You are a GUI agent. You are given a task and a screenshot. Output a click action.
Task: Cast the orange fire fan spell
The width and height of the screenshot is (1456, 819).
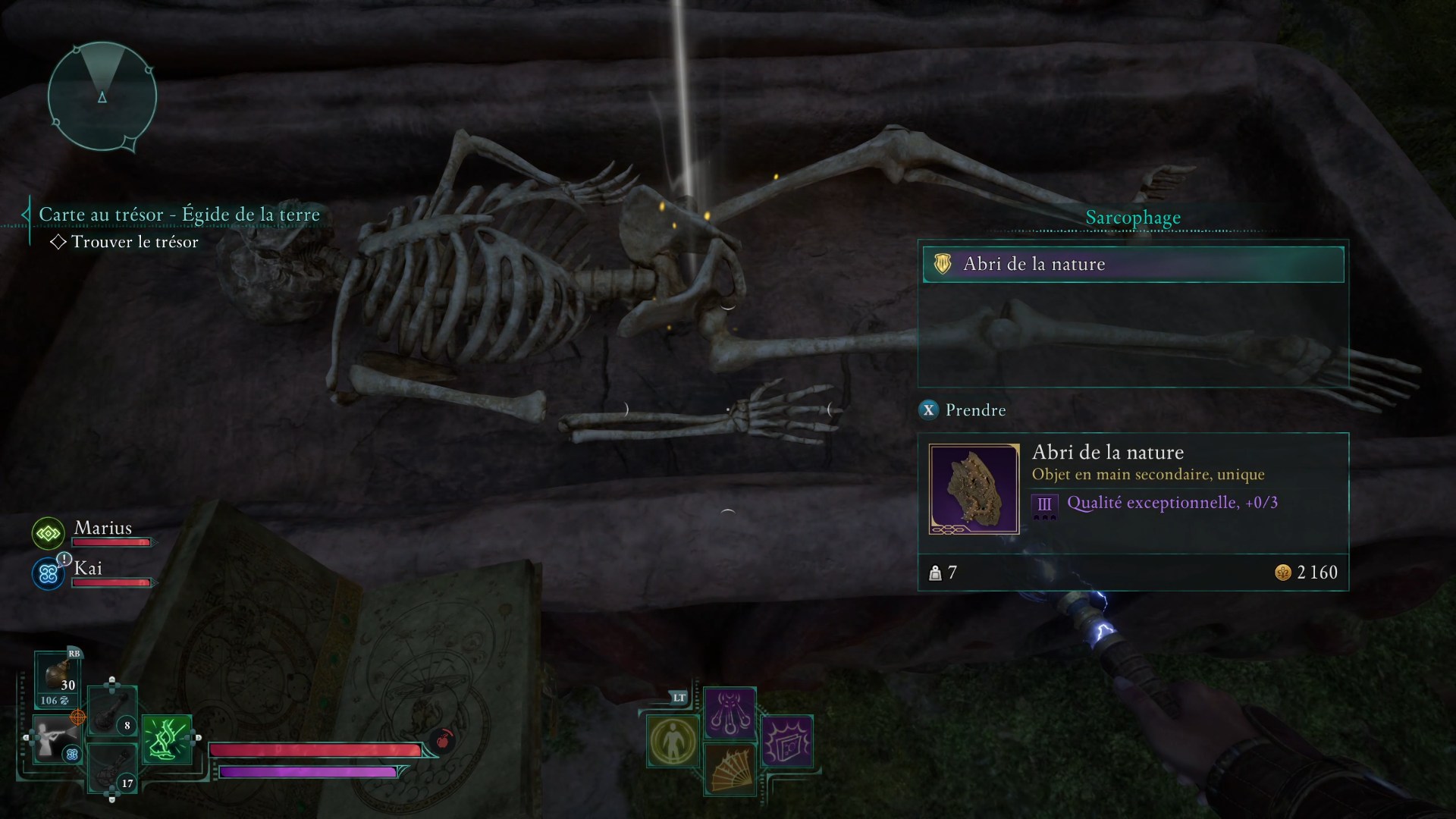(x=730, y=769)
